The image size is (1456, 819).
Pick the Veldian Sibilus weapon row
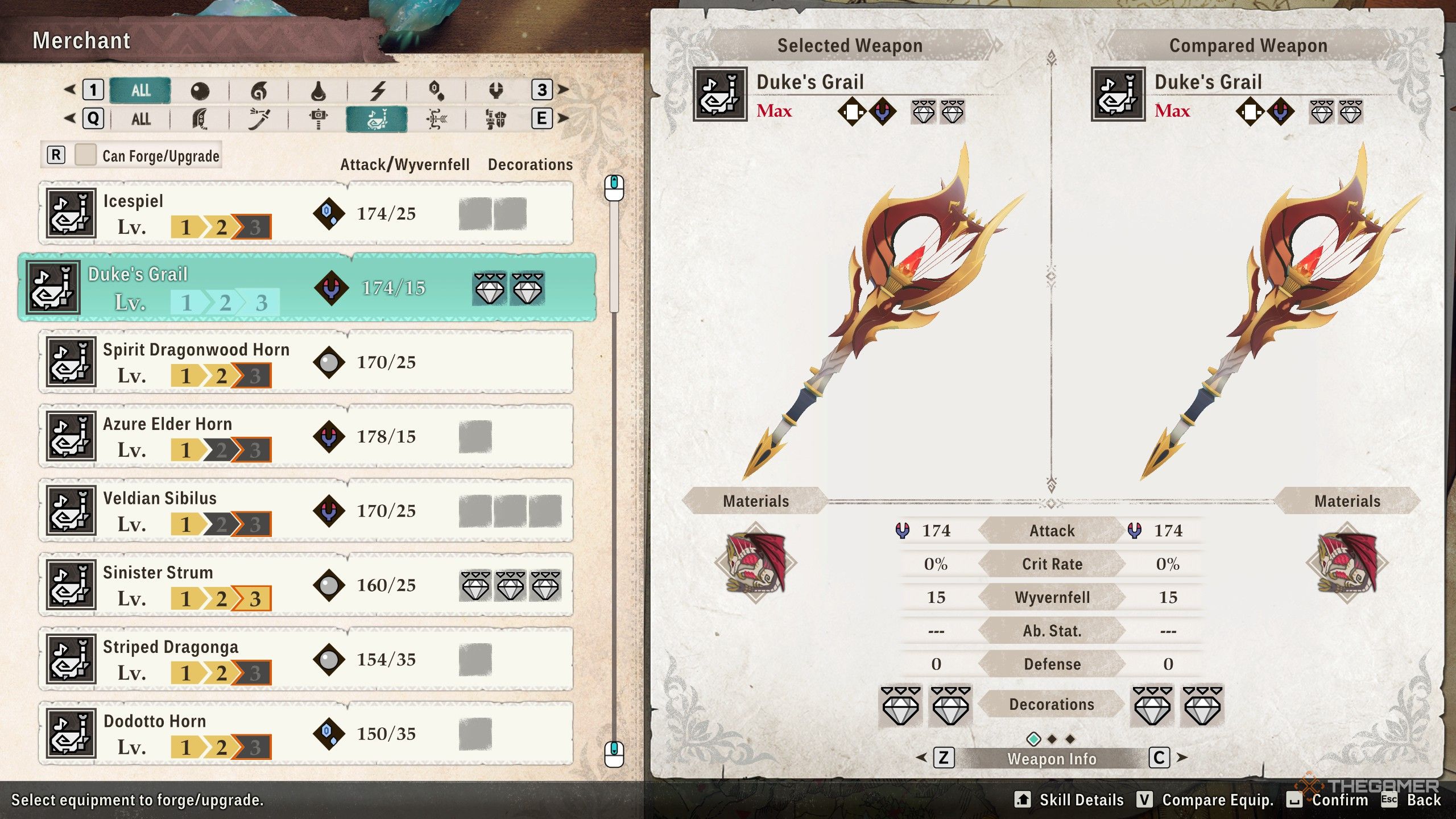tap(306, 511)
